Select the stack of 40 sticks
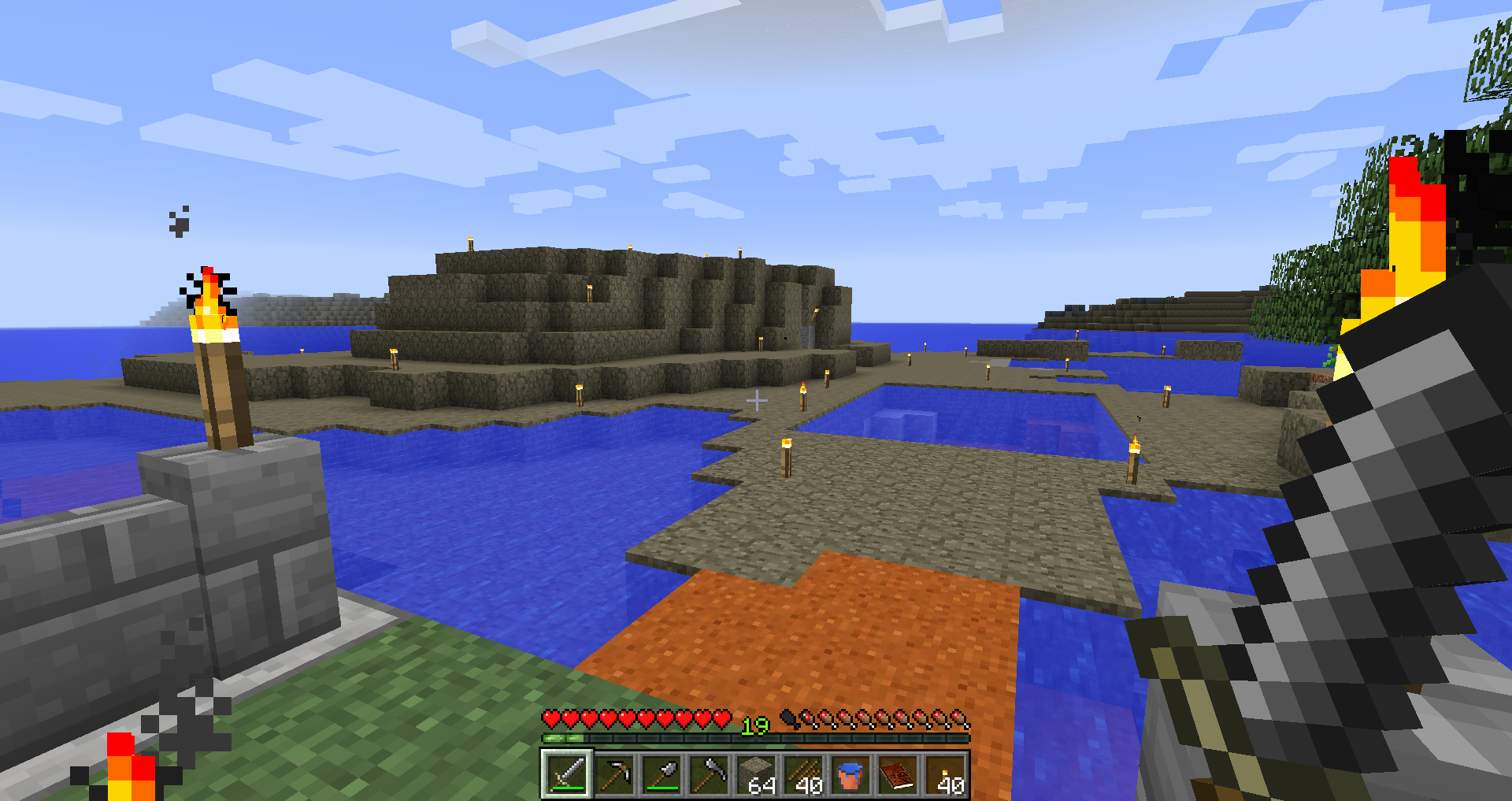The image size is (1512, 801). point(803,773)
